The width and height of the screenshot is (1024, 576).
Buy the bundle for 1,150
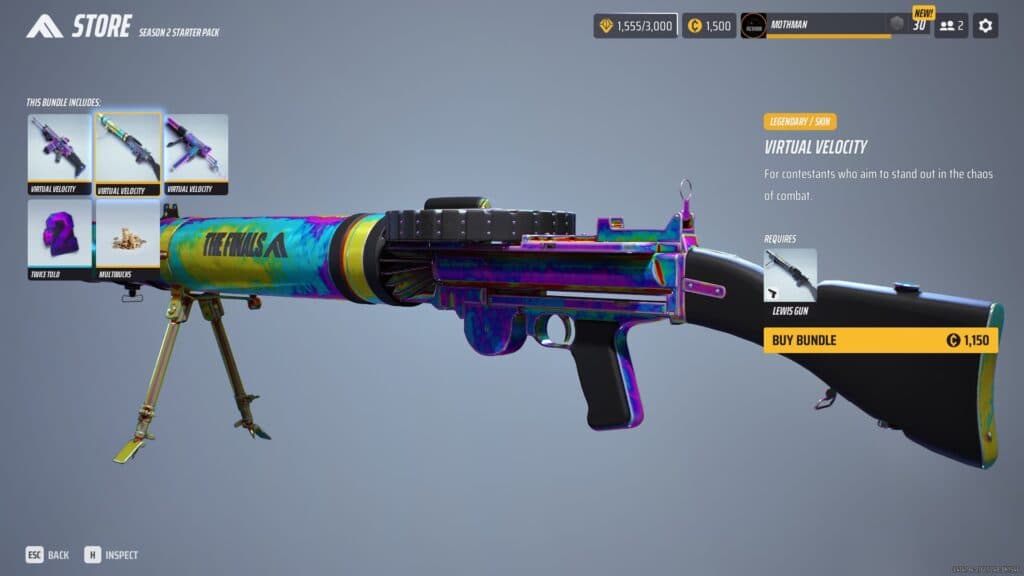881,340
